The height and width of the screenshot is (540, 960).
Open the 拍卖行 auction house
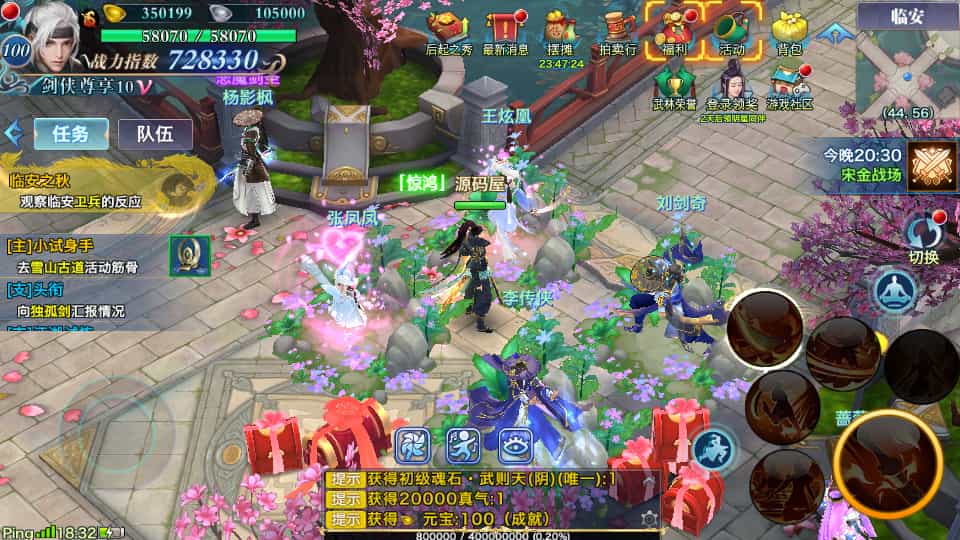(617, 32)
